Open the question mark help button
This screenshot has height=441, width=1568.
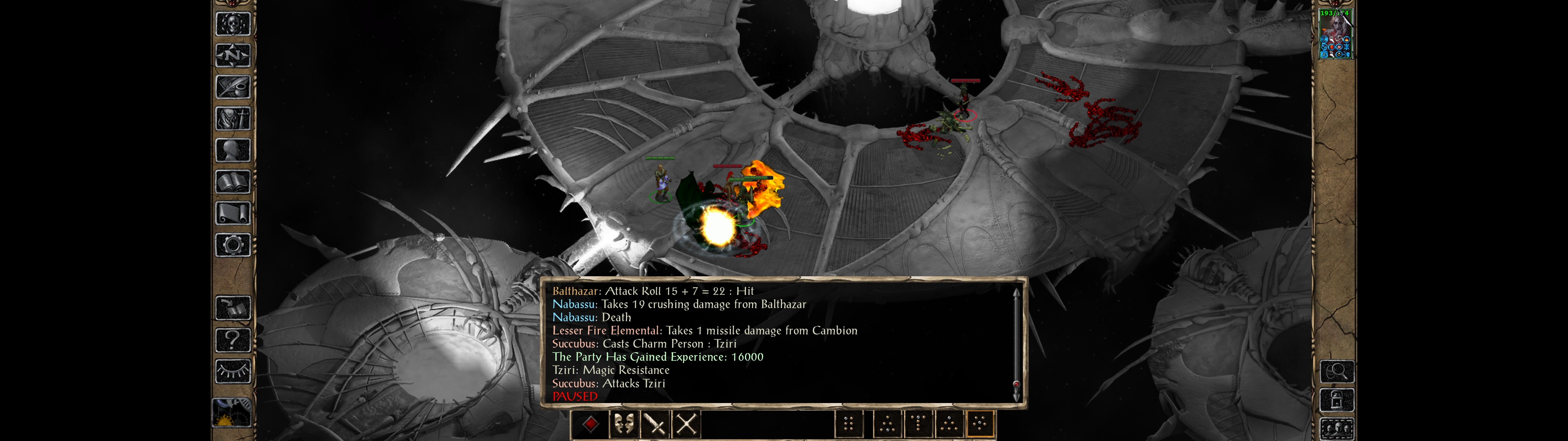coord(233,339)
